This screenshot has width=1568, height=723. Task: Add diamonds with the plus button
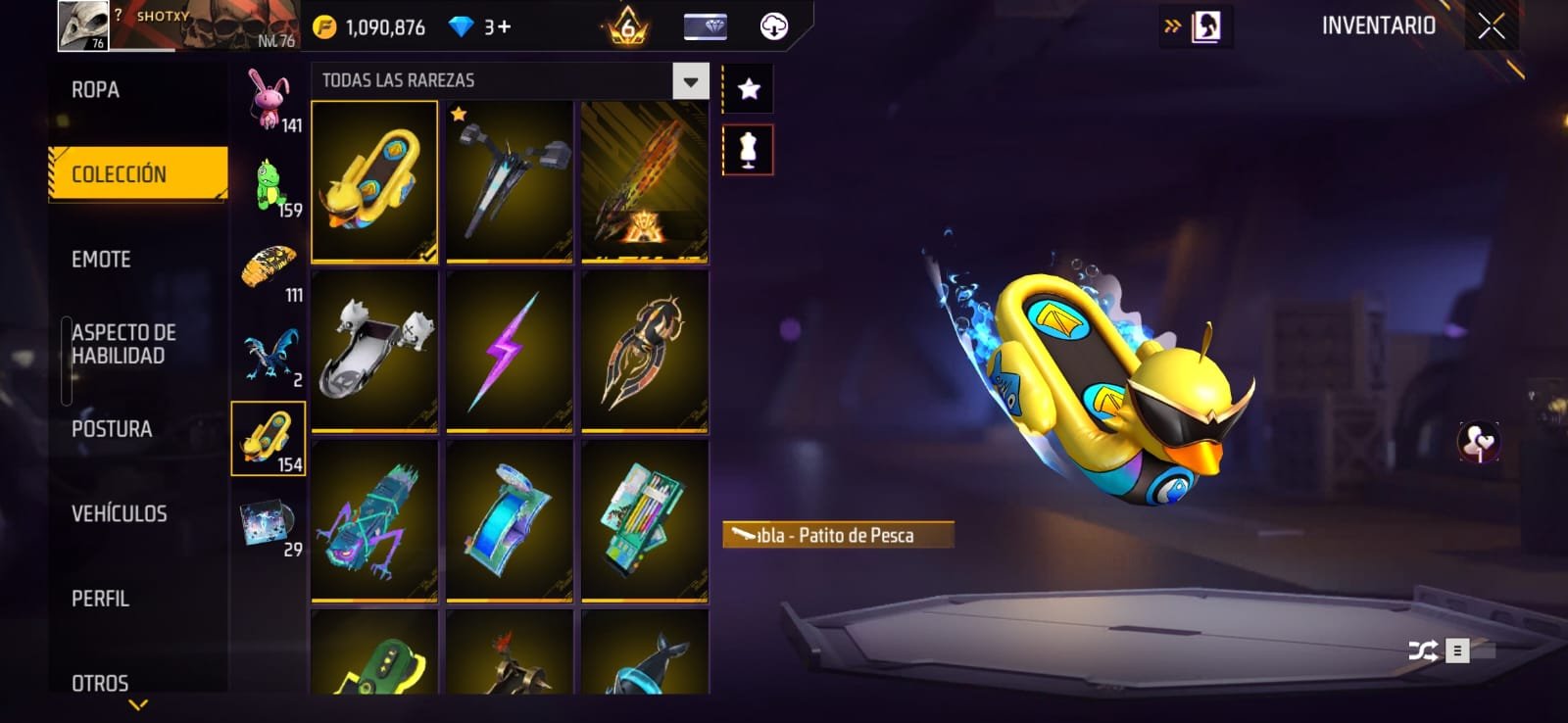pos(504,27)
